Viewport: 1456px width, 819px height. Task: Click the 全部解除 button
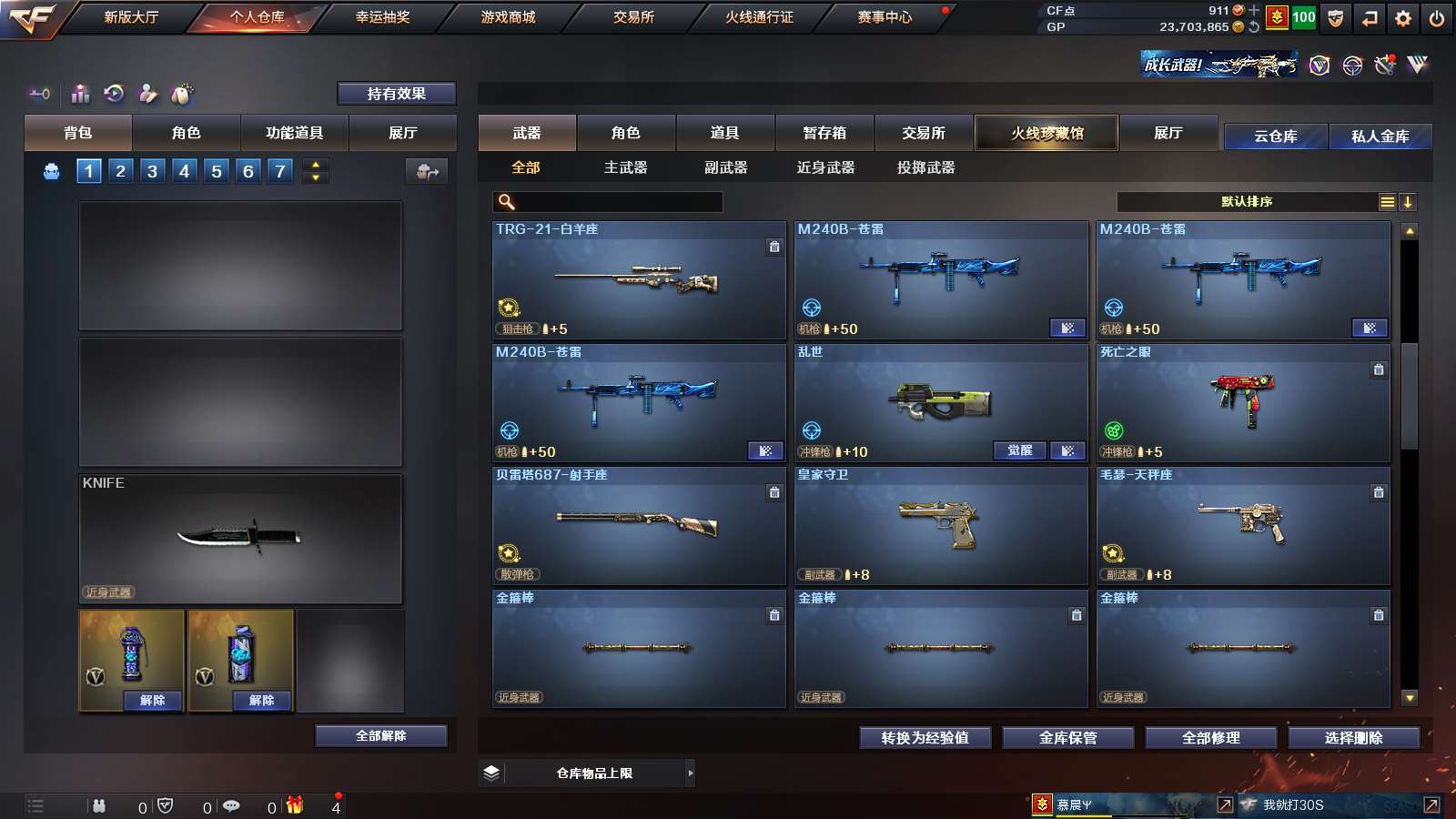(380, 736)
